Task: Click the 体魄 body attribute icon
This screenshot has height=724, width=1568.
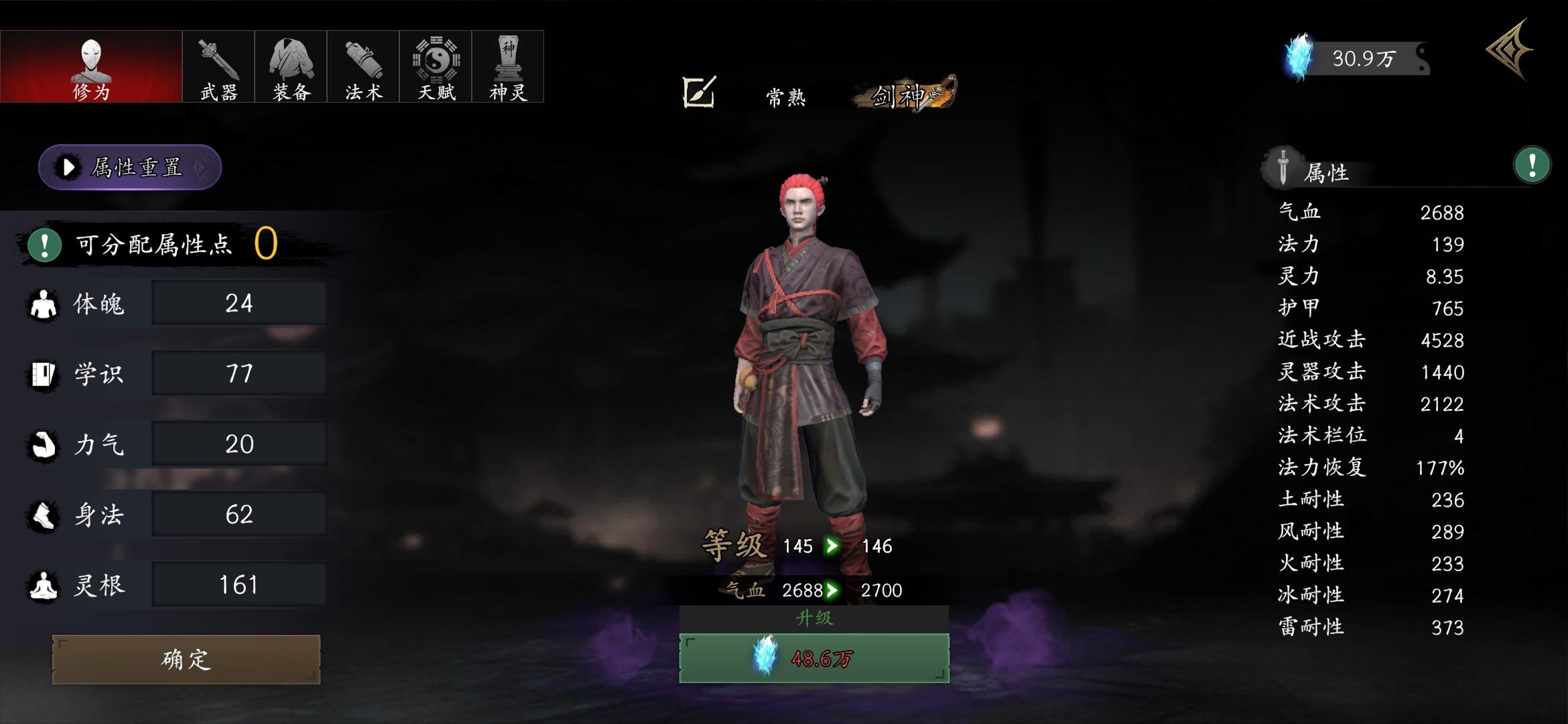Action: tap(42, 303)
